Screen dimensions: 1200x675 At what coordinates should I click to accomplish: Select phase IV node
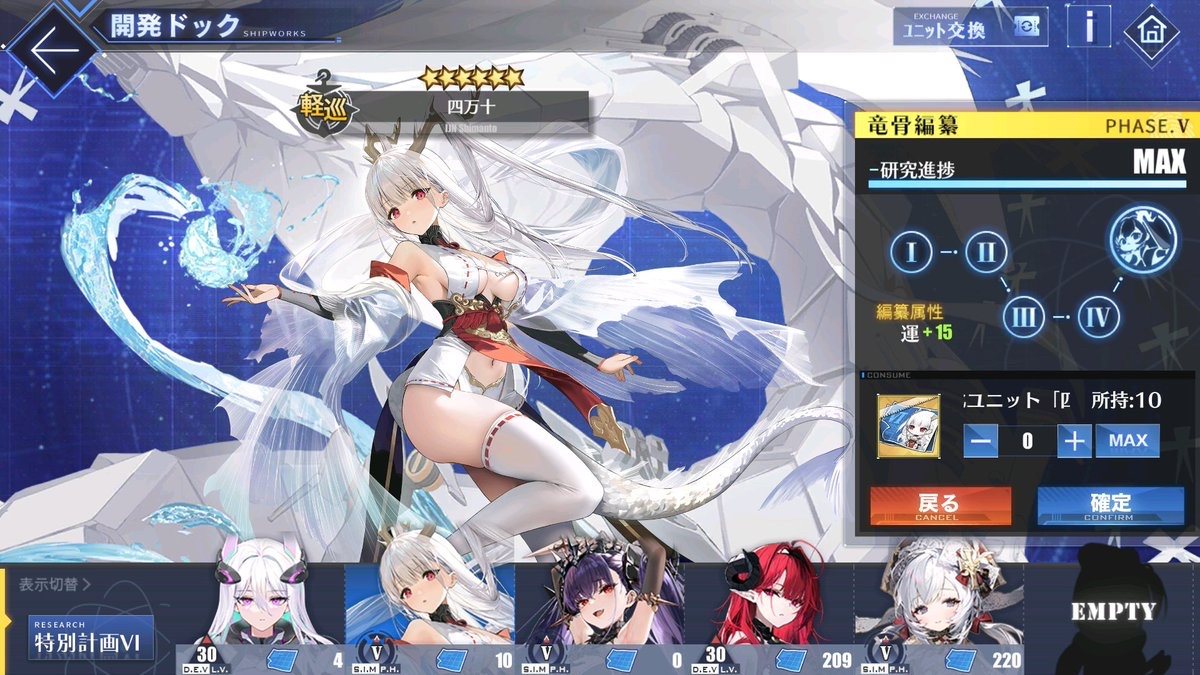click(x=1098, y=319)
